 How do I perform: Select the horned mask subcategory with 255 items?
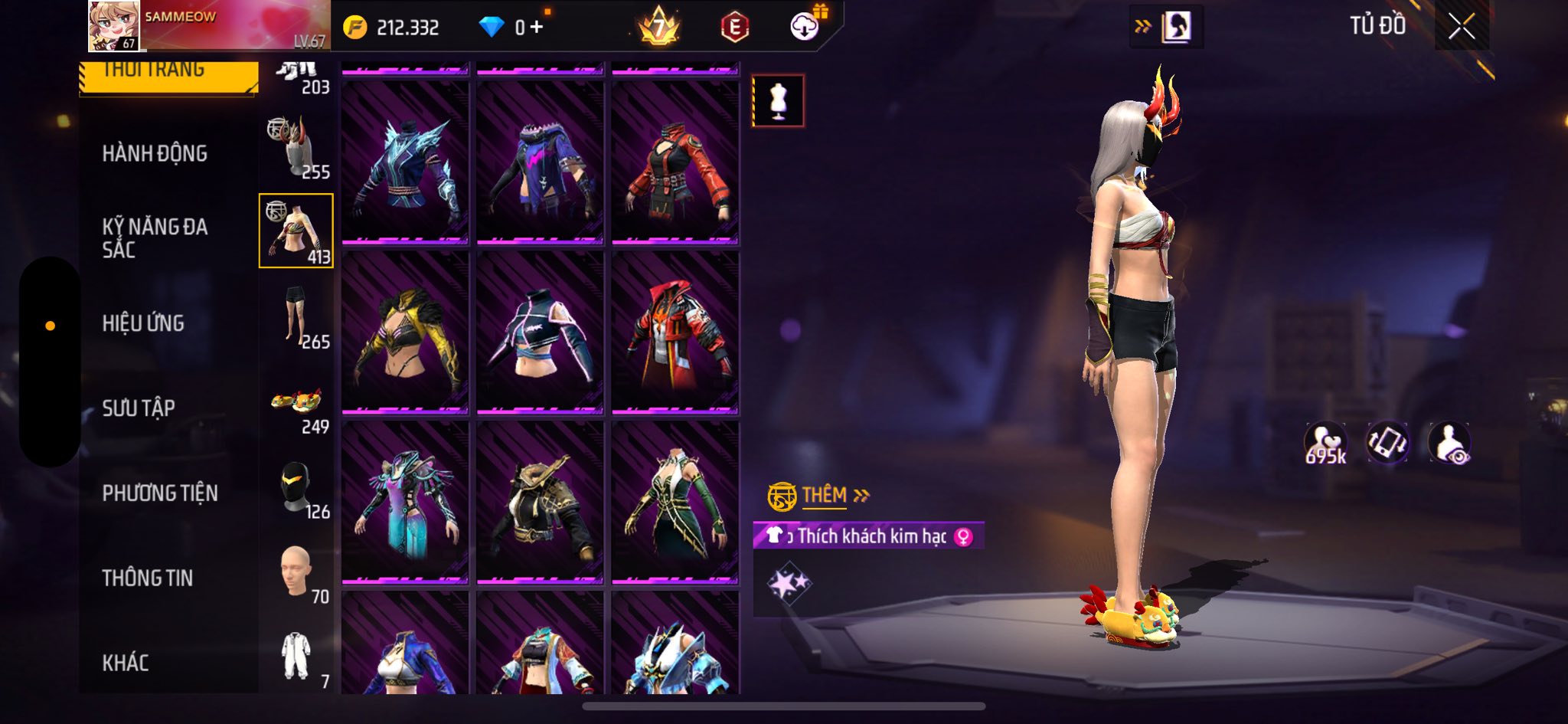296,148
